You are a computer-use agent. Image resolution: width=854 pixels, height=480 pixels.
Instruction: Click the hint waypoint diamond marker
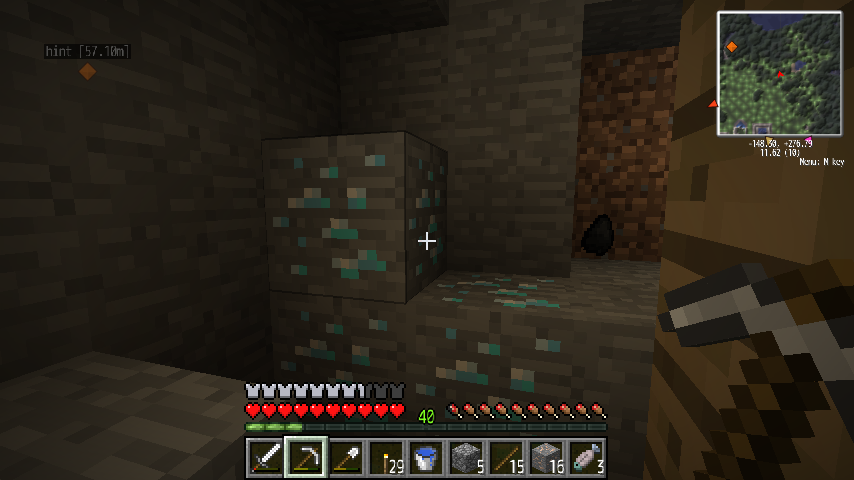(88, 71)
